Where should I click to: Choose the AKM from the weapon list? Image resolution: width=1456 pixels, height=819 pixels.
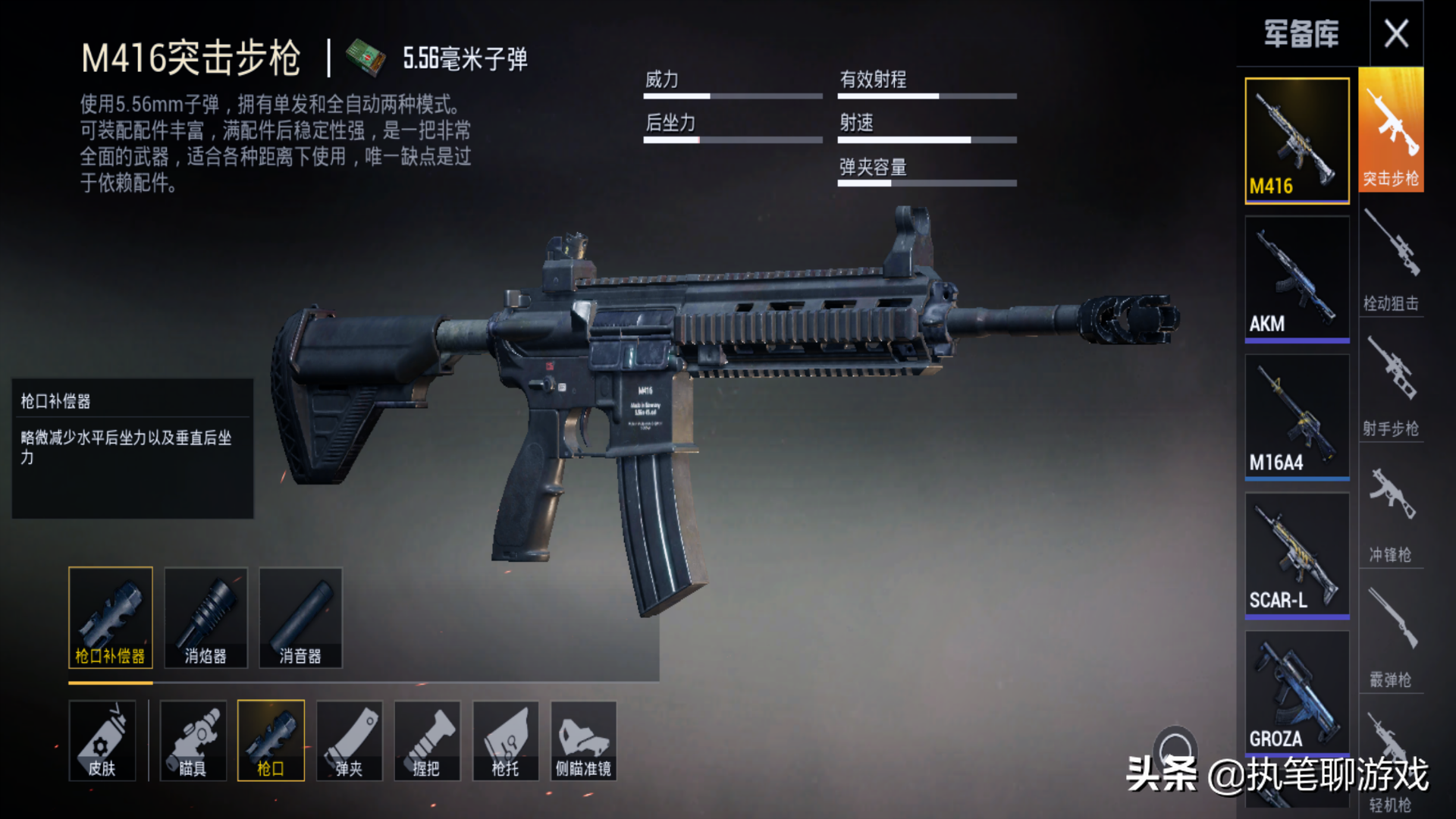[x=1297, y=278]
